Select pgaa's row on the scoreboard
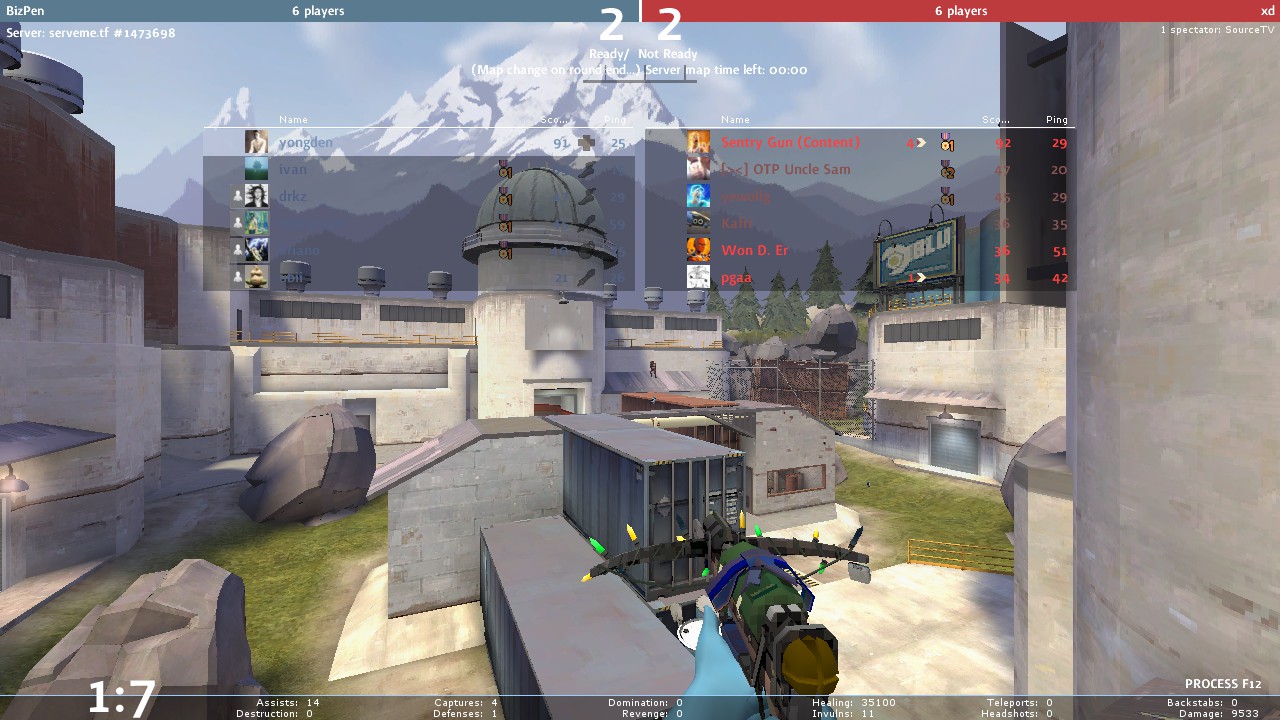This screenshot has width=1280, height=720. [x=736, y=278]
